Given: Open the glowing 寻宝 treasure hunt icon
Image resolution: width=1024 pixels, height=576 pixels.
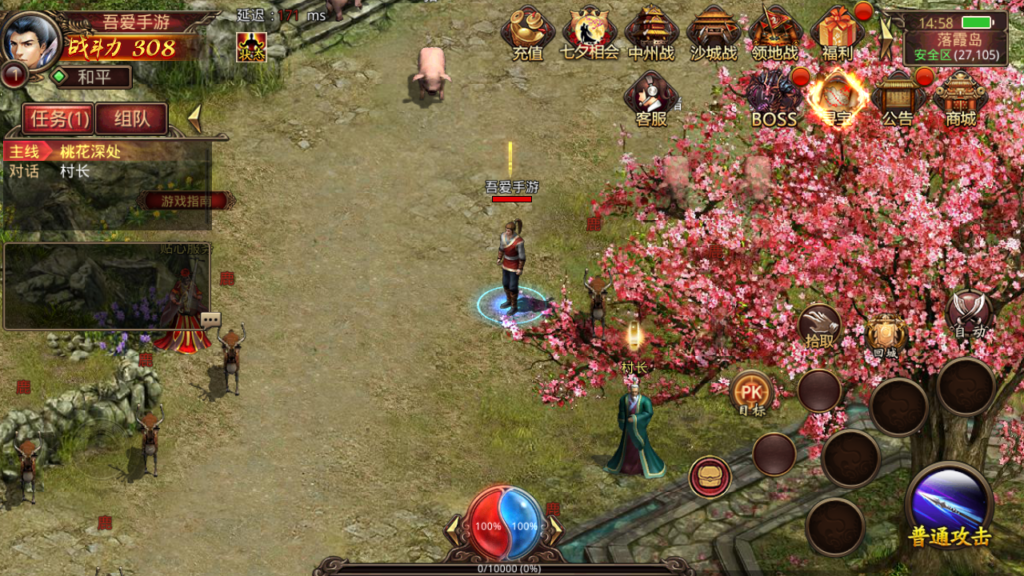Looking at the screenshot, I should coord(836,98).
